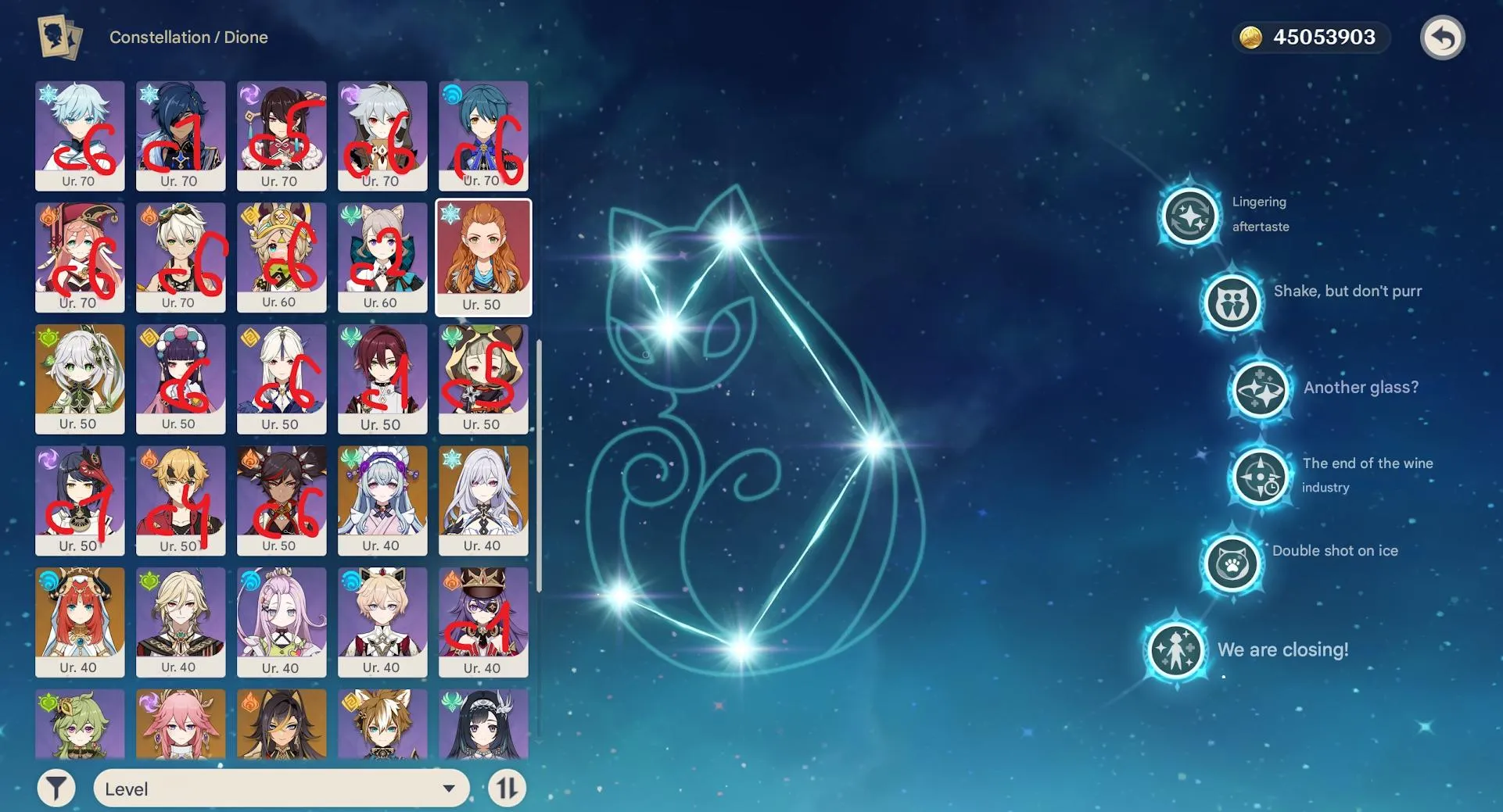The height and width of the screenshot is (812, 1503).
Task: Activate the "Double shot on ice" constellation
Action: (1232, 563)
